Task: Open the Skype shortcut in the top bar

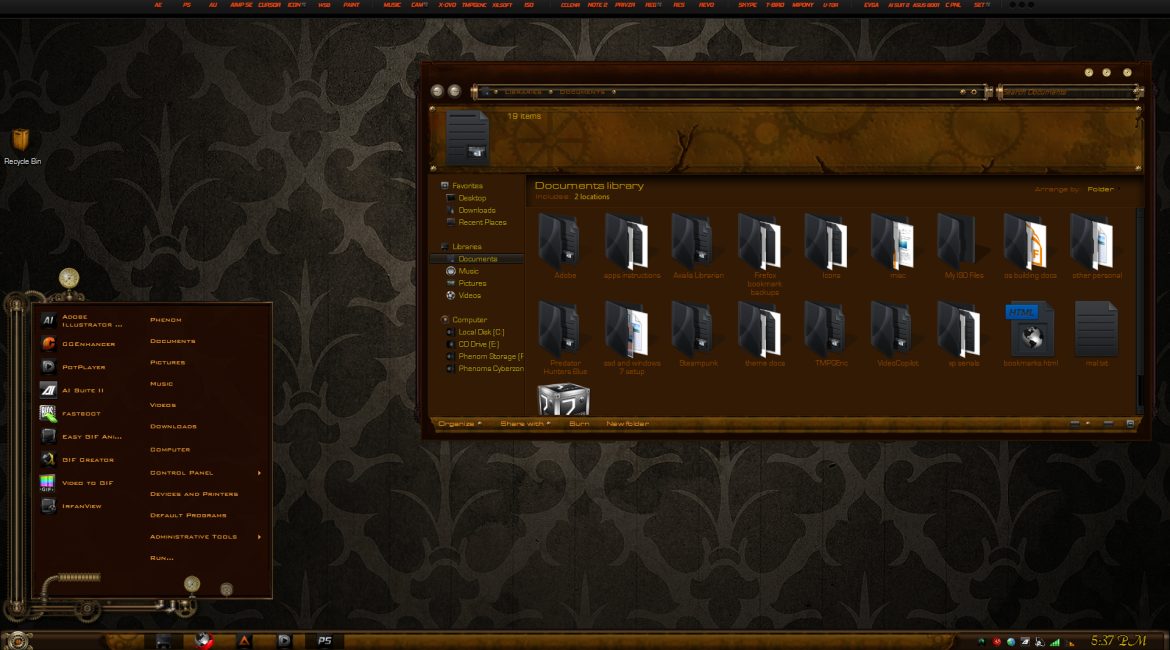Action: pyautogui.click(x=747, y=5)
